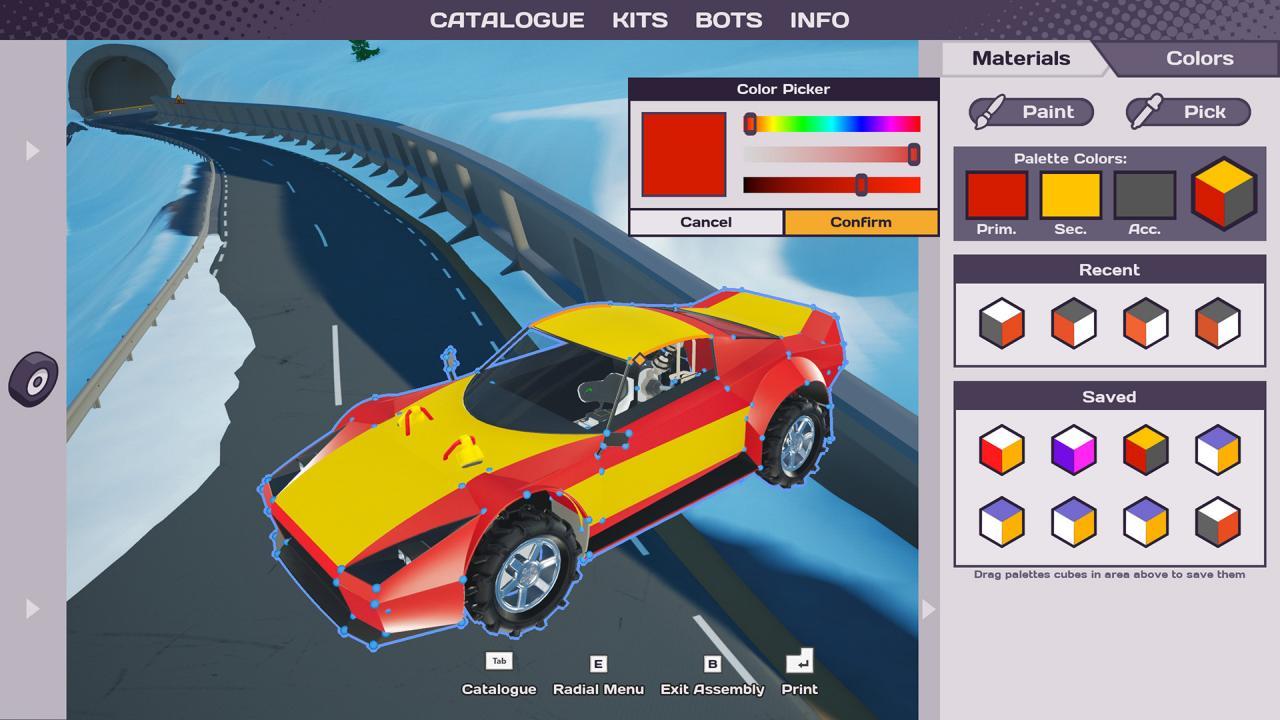Adjust the dark-to-red brightness slider

pos(832,185)
